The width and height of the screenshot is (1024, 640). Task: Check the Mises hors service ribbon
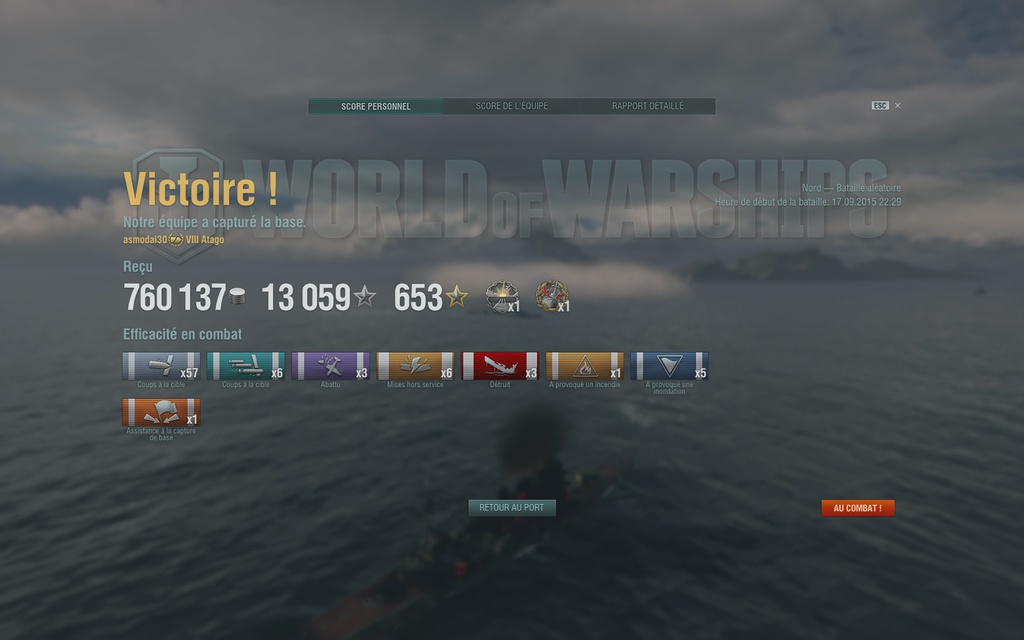[x=415, y=366]
